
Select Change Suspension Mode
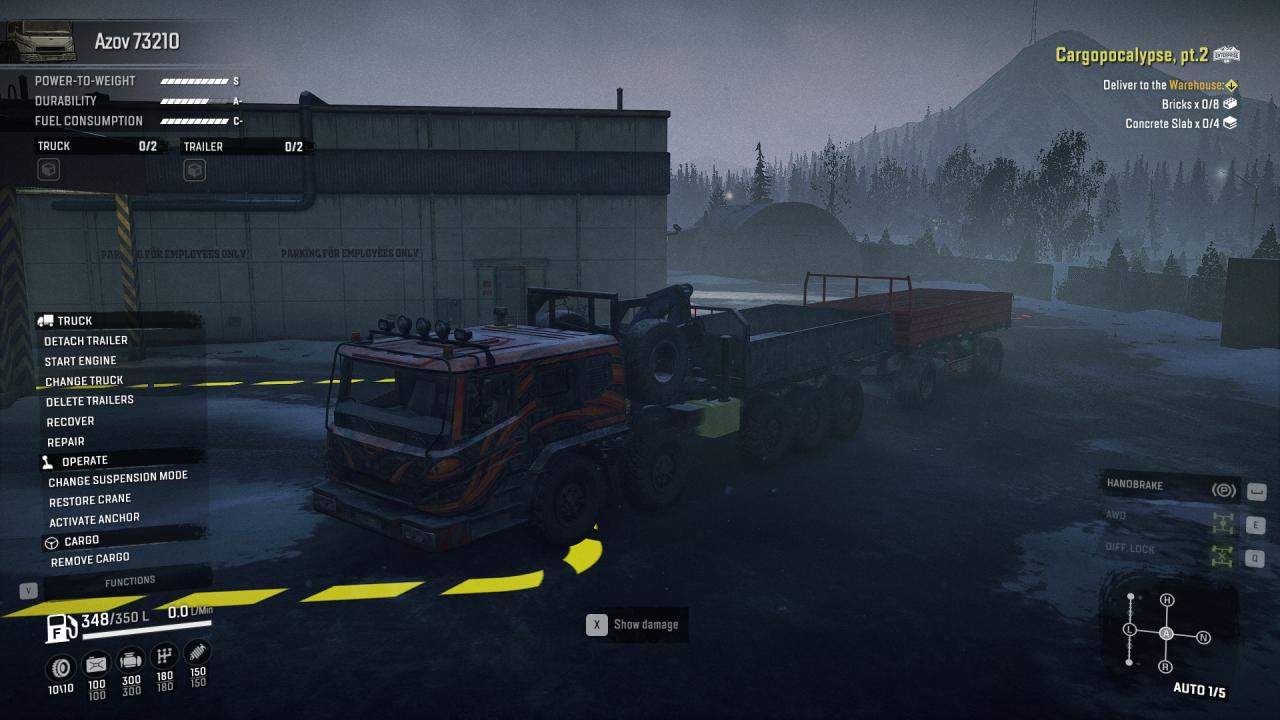tap(118, 479)
